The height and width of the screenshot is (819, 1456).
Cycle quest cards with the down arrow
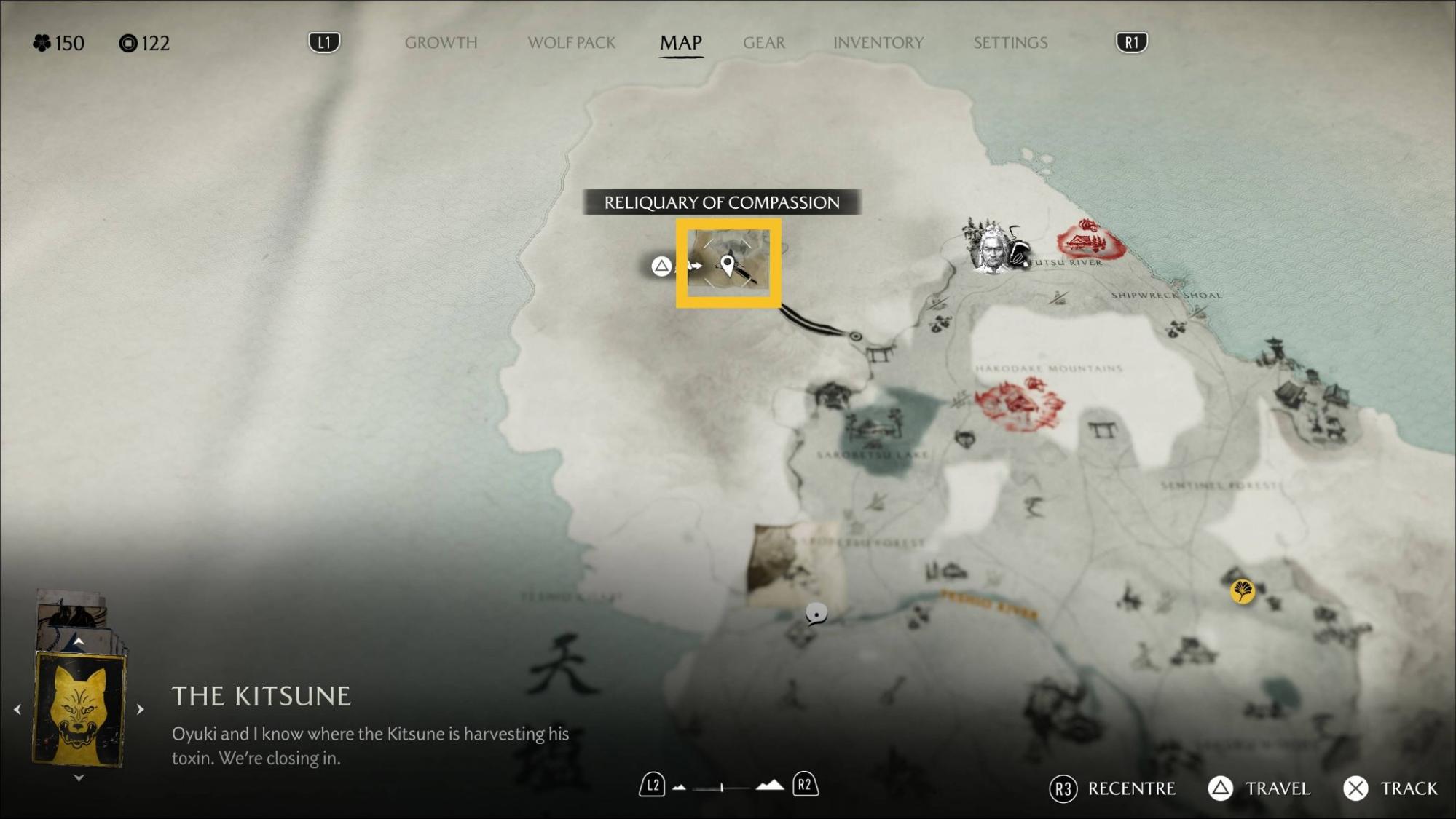(x=79, y=778)
